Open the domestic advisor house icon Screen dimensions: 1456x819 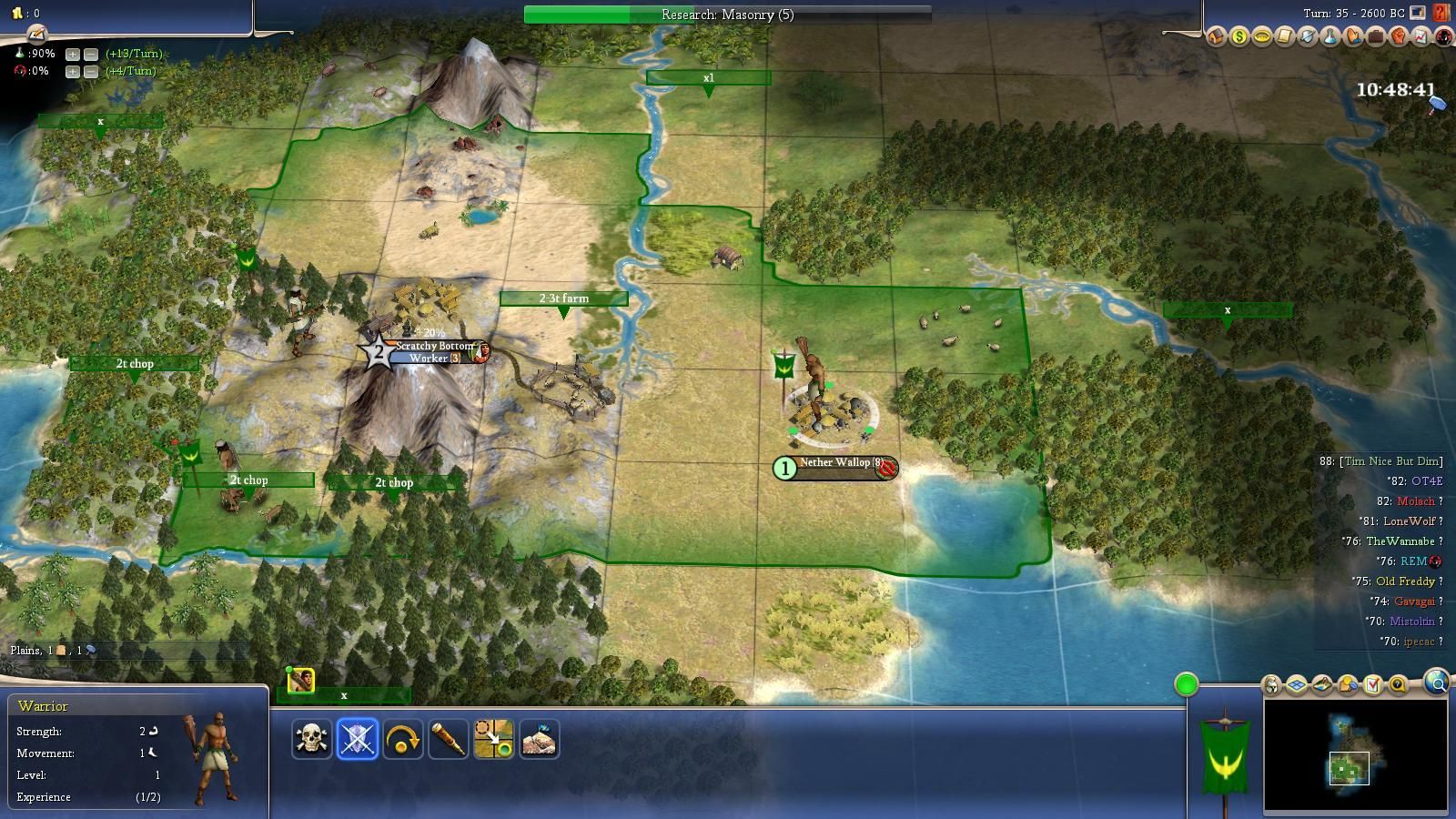[x=1217, y=37]
